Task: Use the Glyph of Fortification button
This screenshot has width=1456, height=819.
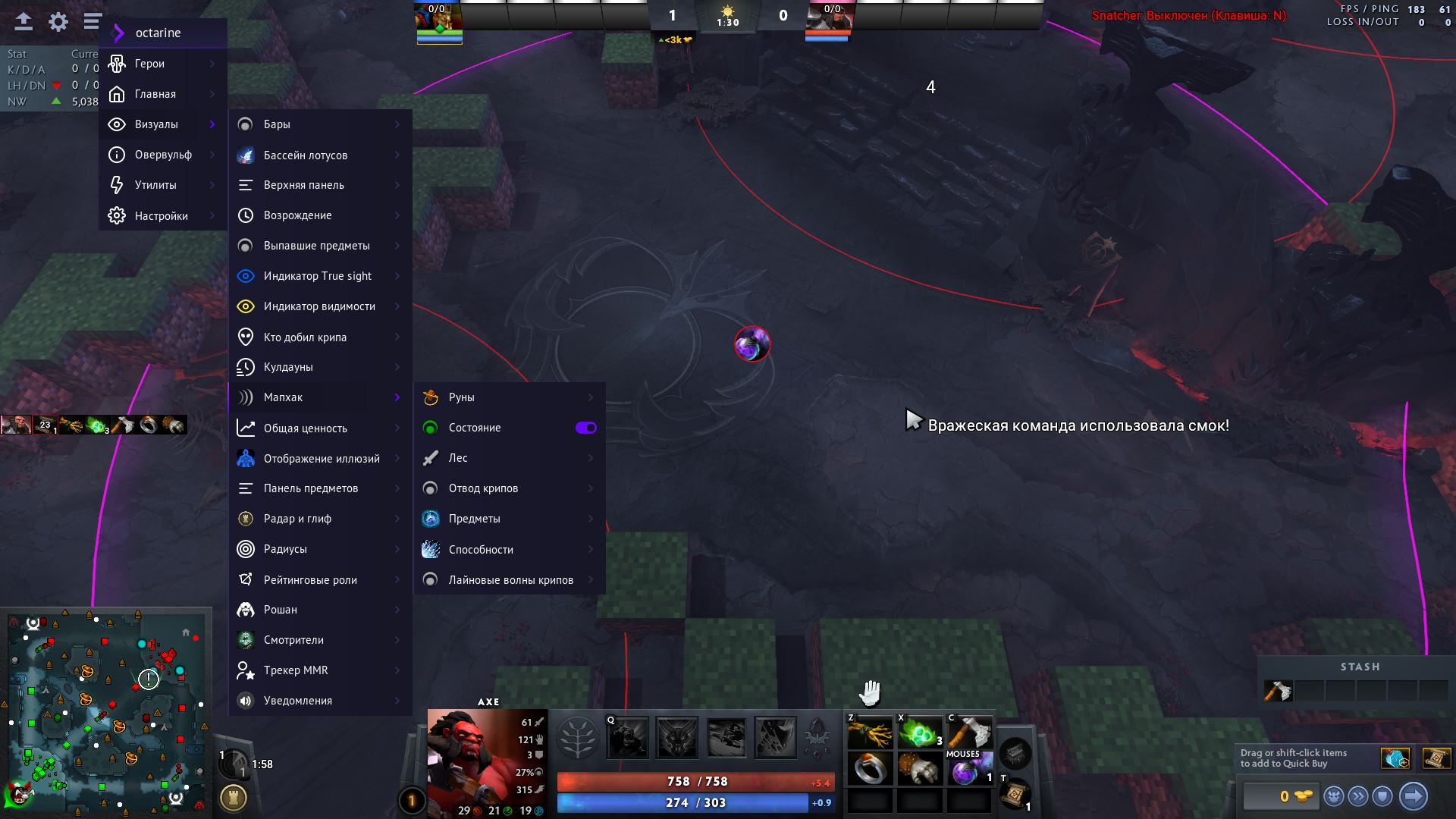Action: [x=234, y=798]
